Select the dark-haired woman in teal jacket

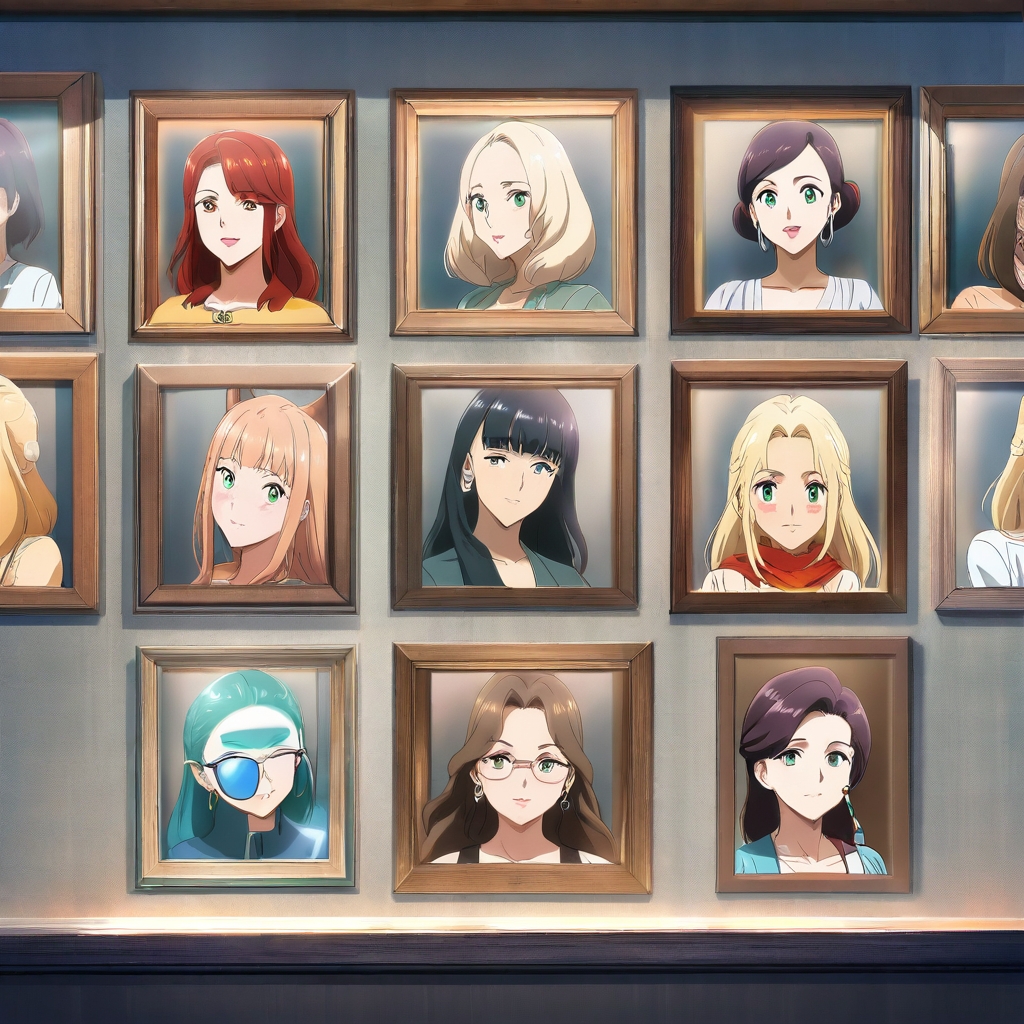[812, 765]
